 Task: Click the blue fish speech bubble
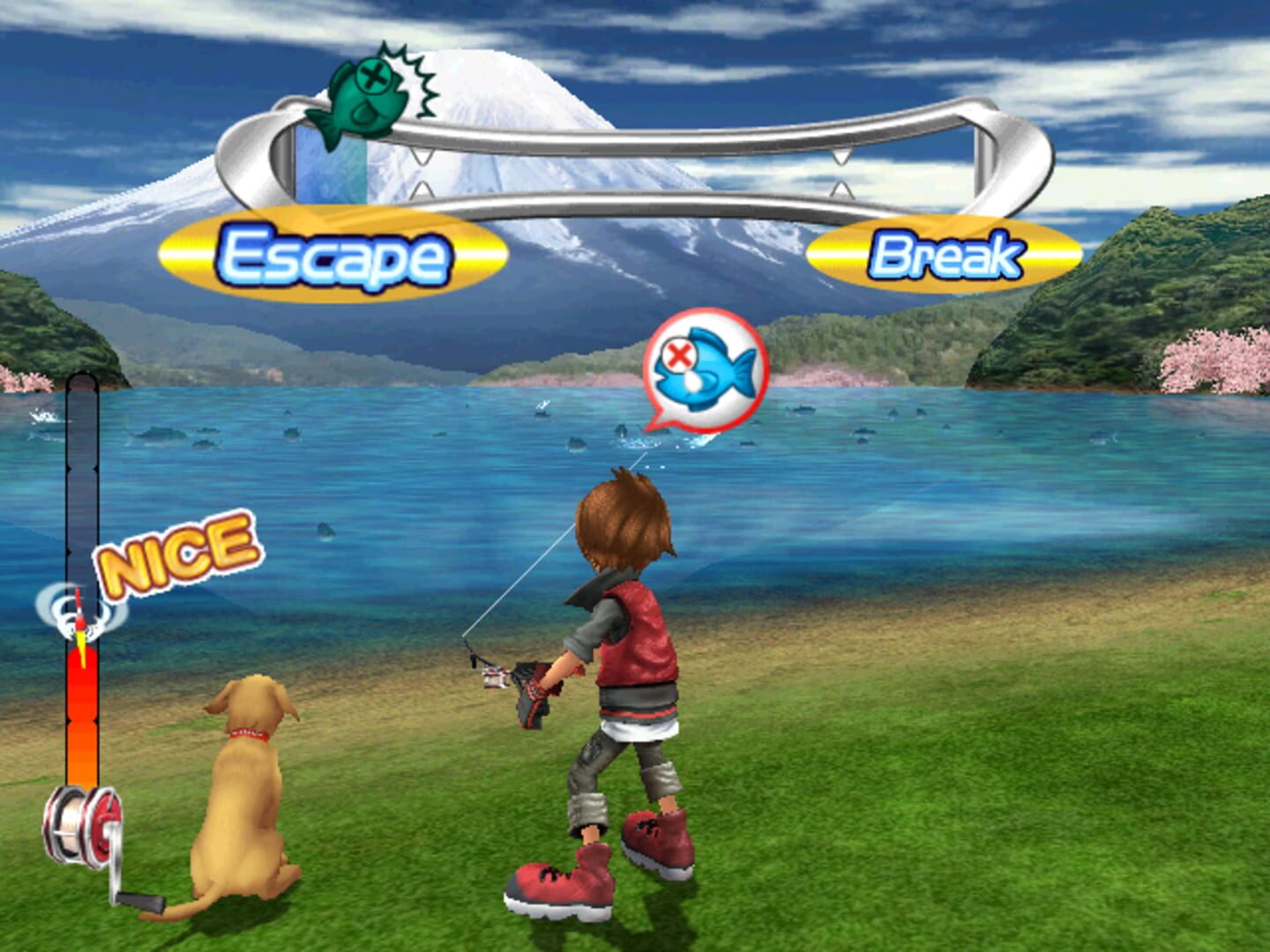706,370
